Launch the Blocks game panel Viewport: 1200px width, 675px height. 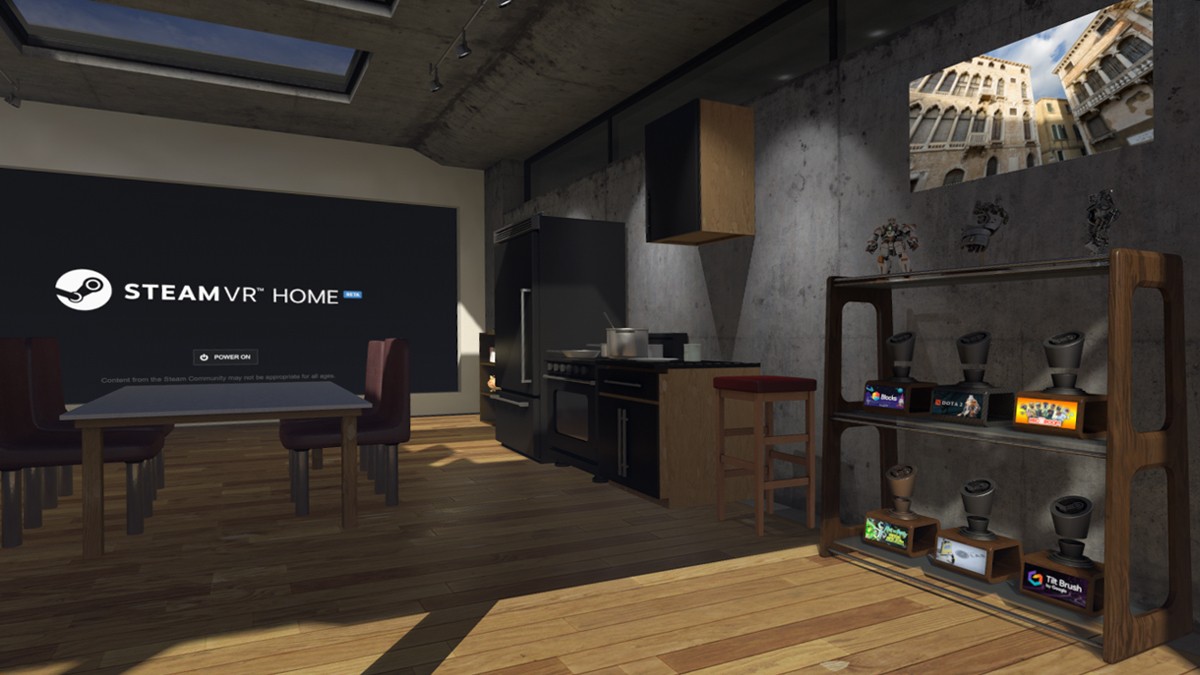[885, 396]
